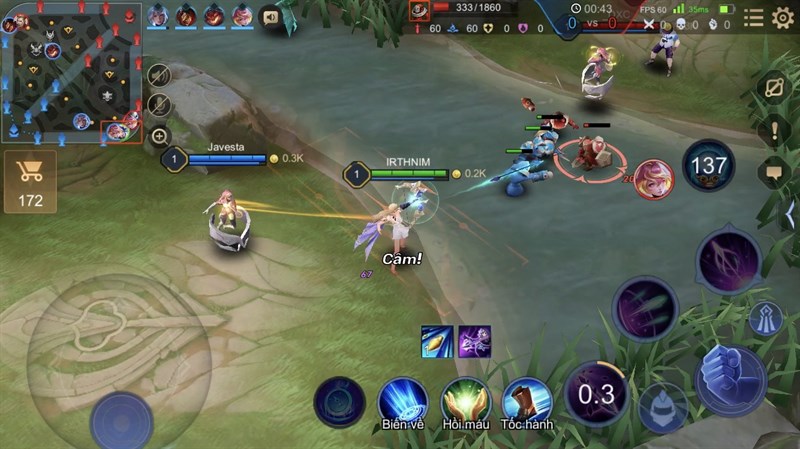
Task: Buy the suggested yellow blade item
Action: click(x=437, y=341)
